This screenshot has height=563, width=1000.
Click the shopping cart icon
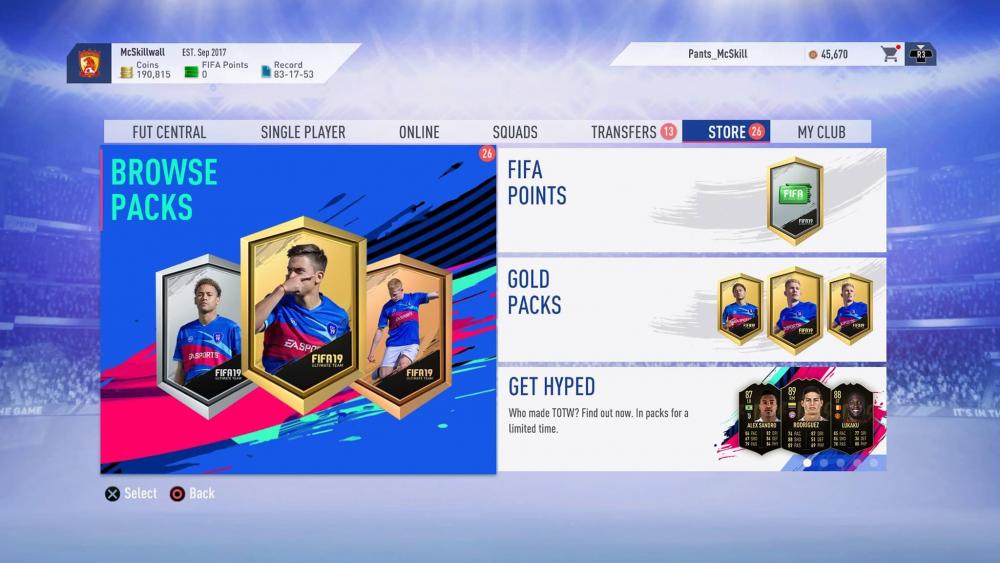pos(889,54)
